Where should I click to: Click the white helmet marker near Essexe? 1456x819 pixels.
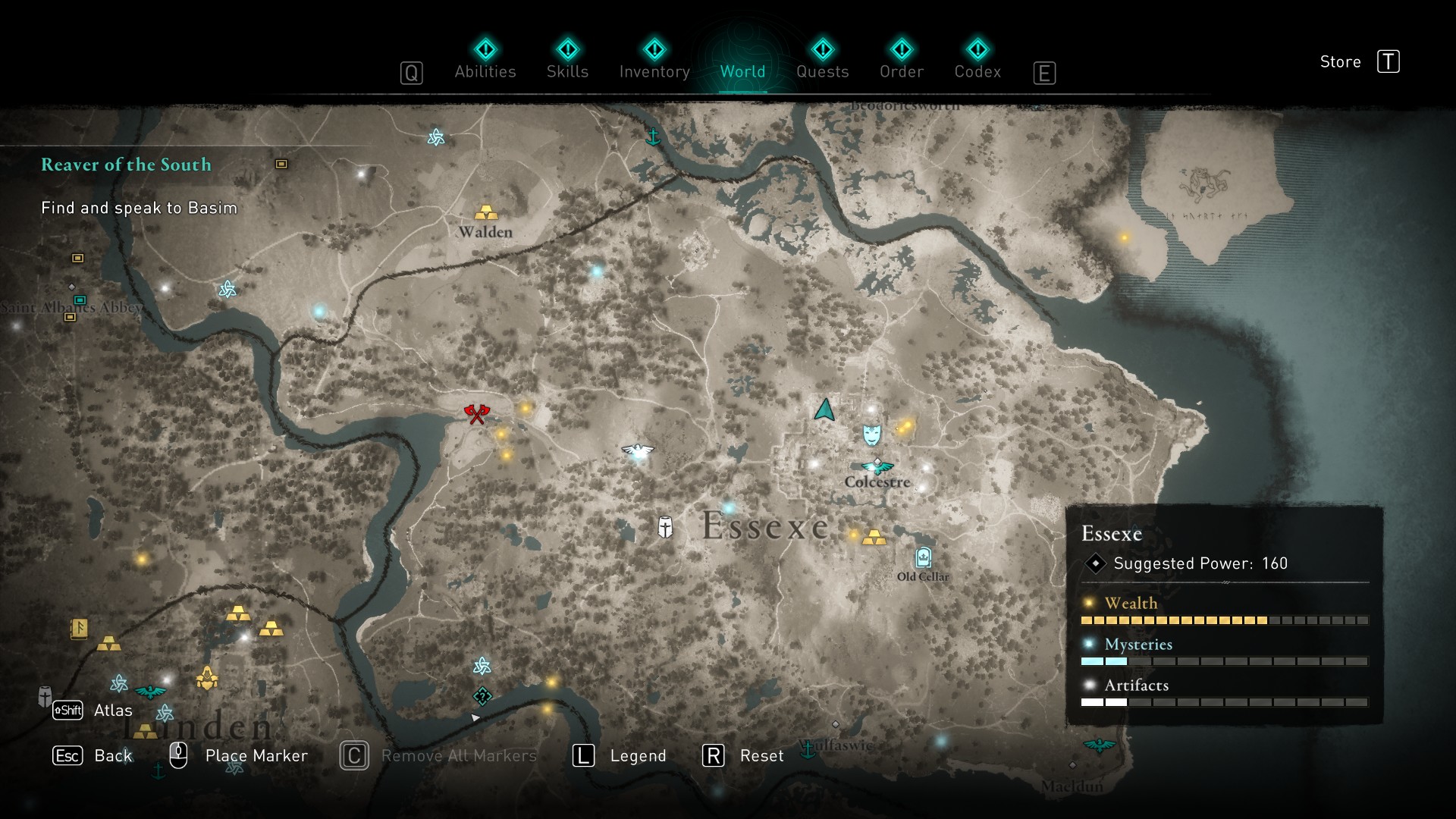pos(665,527)
